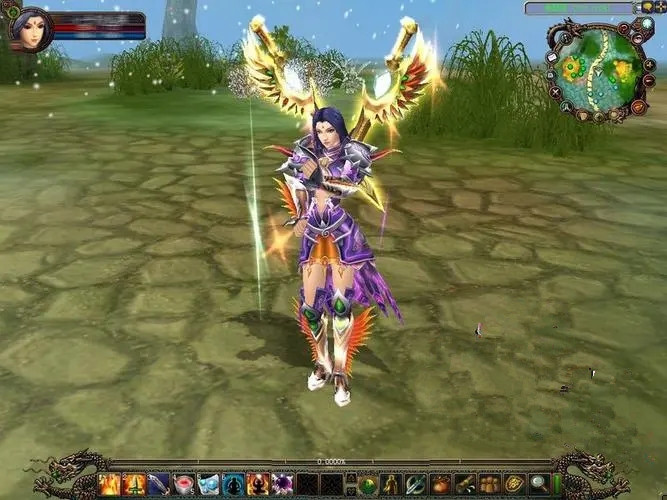Click the green gem menu button
667x500 pixels.
point(368,485)
